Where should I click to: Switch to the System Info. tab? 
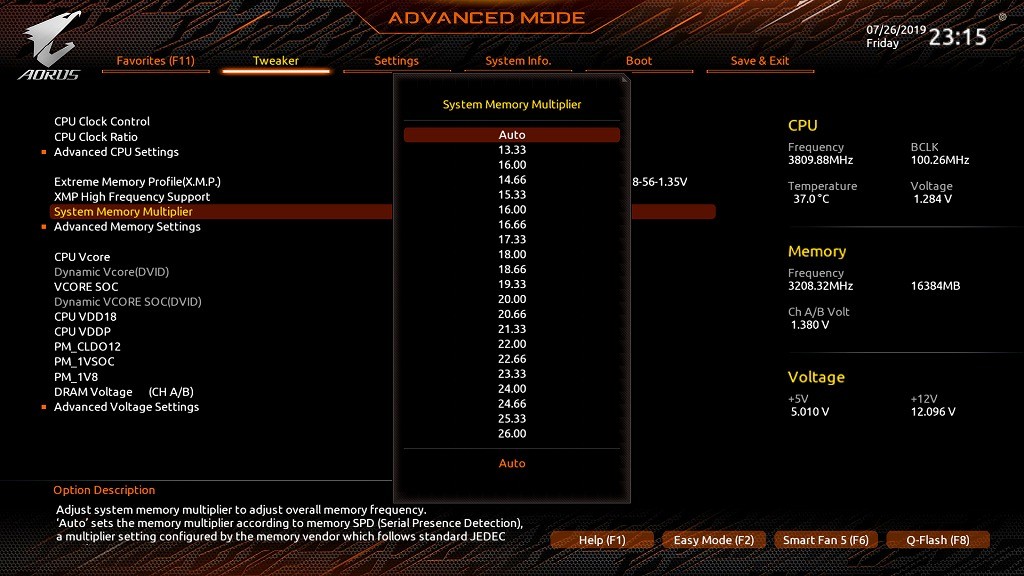click(518, 61)
